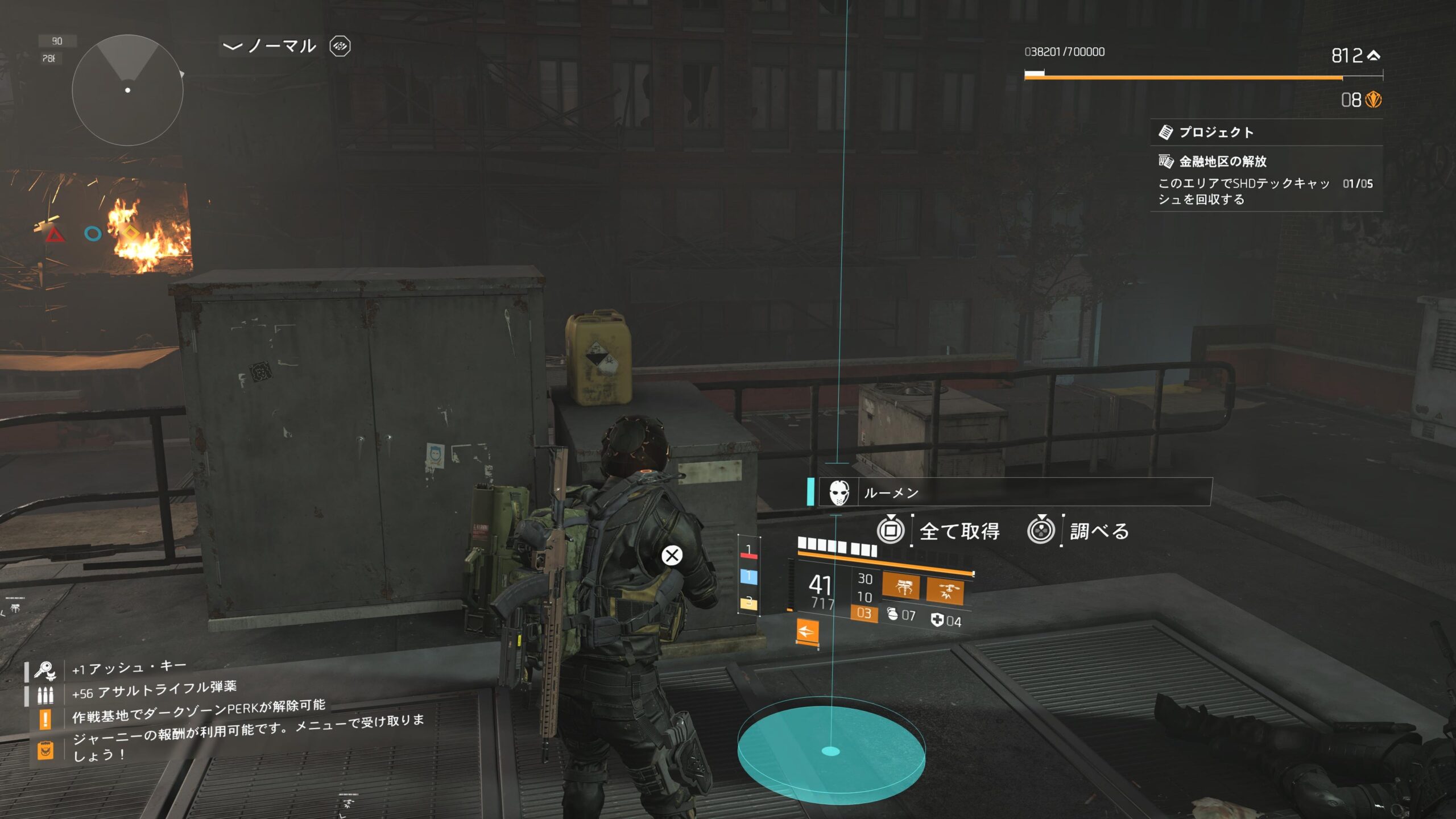
Task: Open the ジャーニーの報酬 reward notification
Action: [248, 738]
